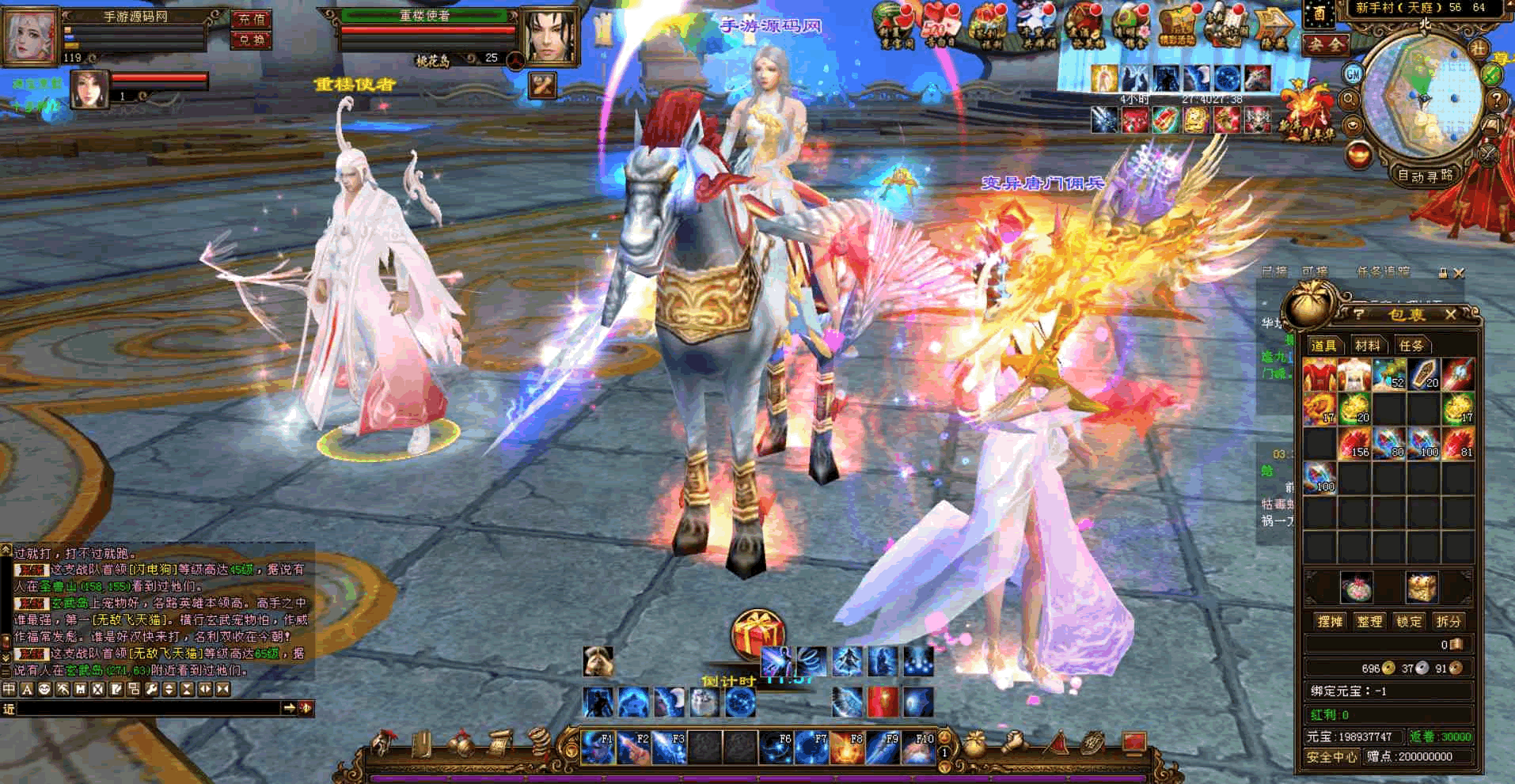This screenshot has height=784, width=1515.
Task: Click the 整理 sort button
Action: (x=1369, y=621)
